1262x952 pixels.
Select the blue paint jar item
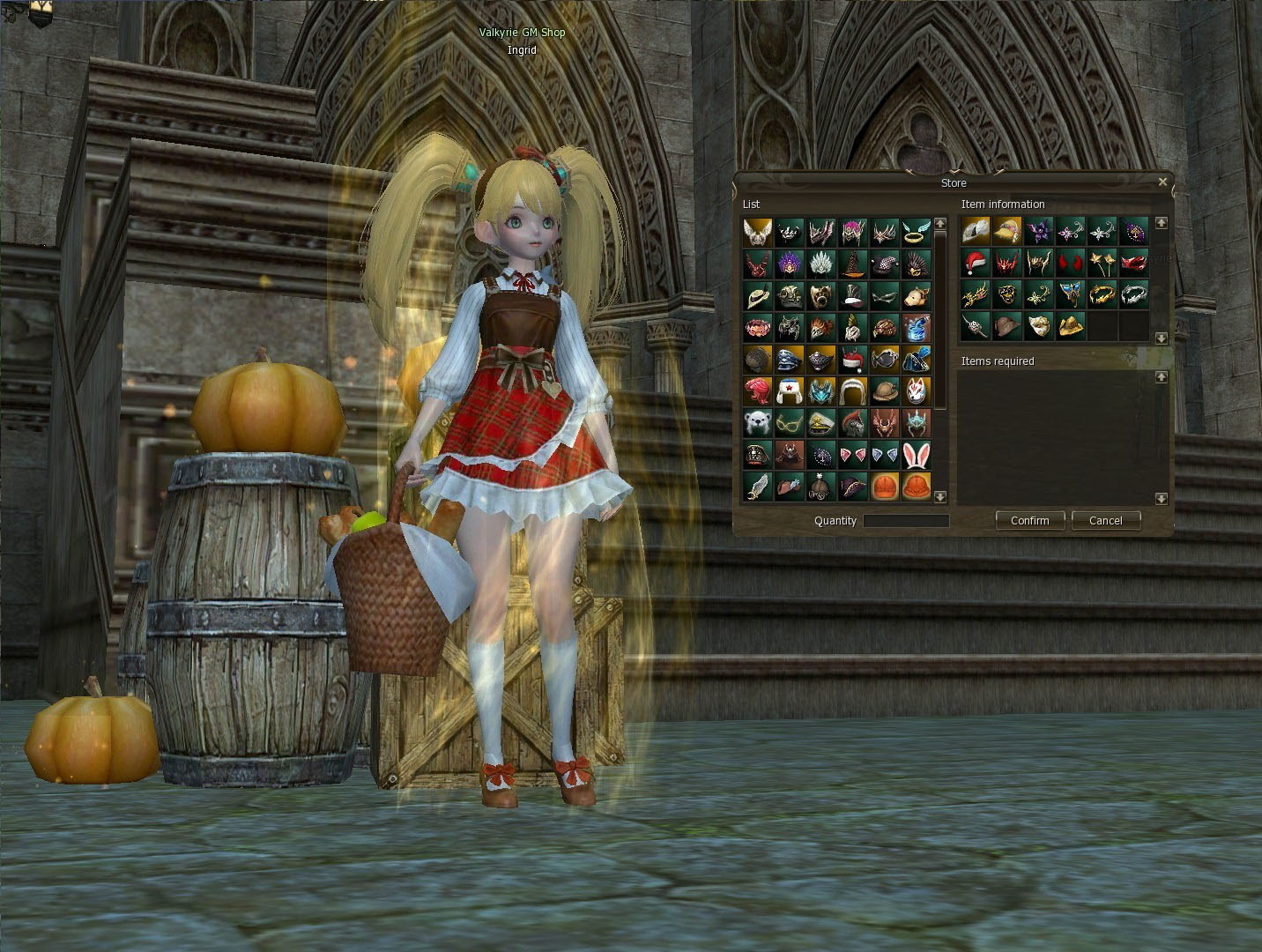(x=917, y=328)
